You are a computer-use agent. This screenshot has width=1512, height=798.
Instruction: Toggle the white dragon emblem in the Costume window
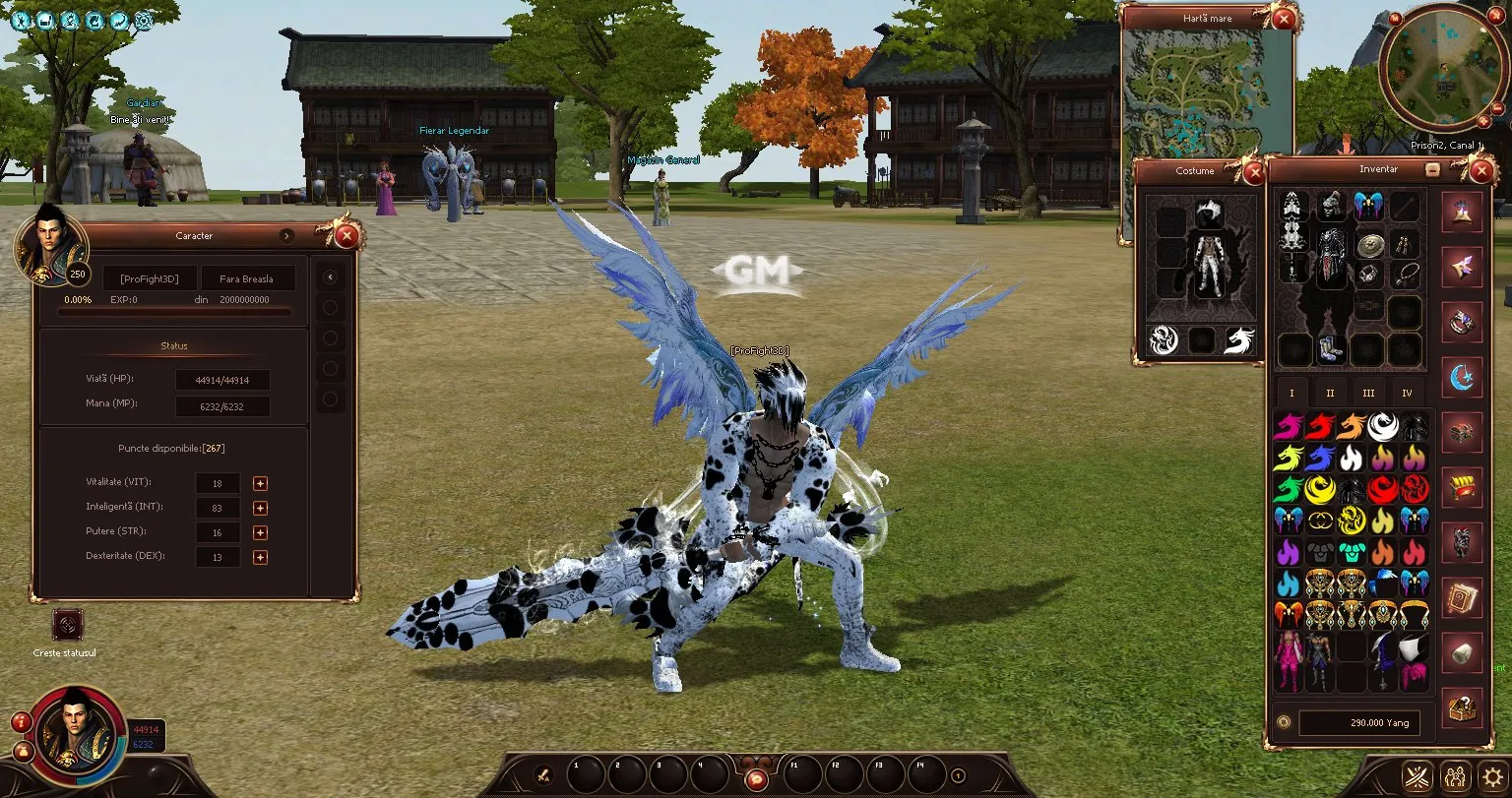1162,339
